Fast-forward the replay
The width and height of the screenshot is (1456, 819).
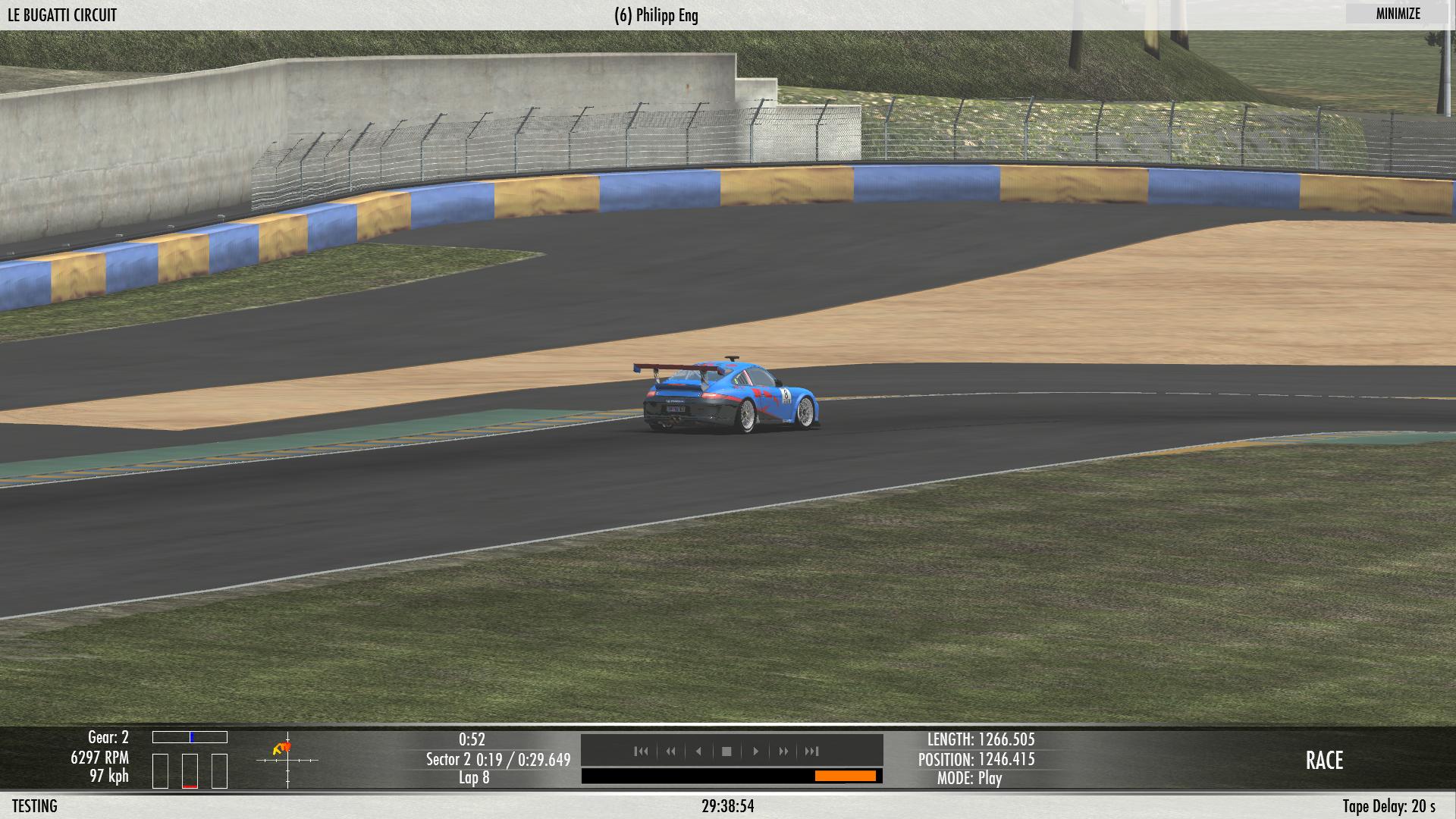[x=783, y=752]
